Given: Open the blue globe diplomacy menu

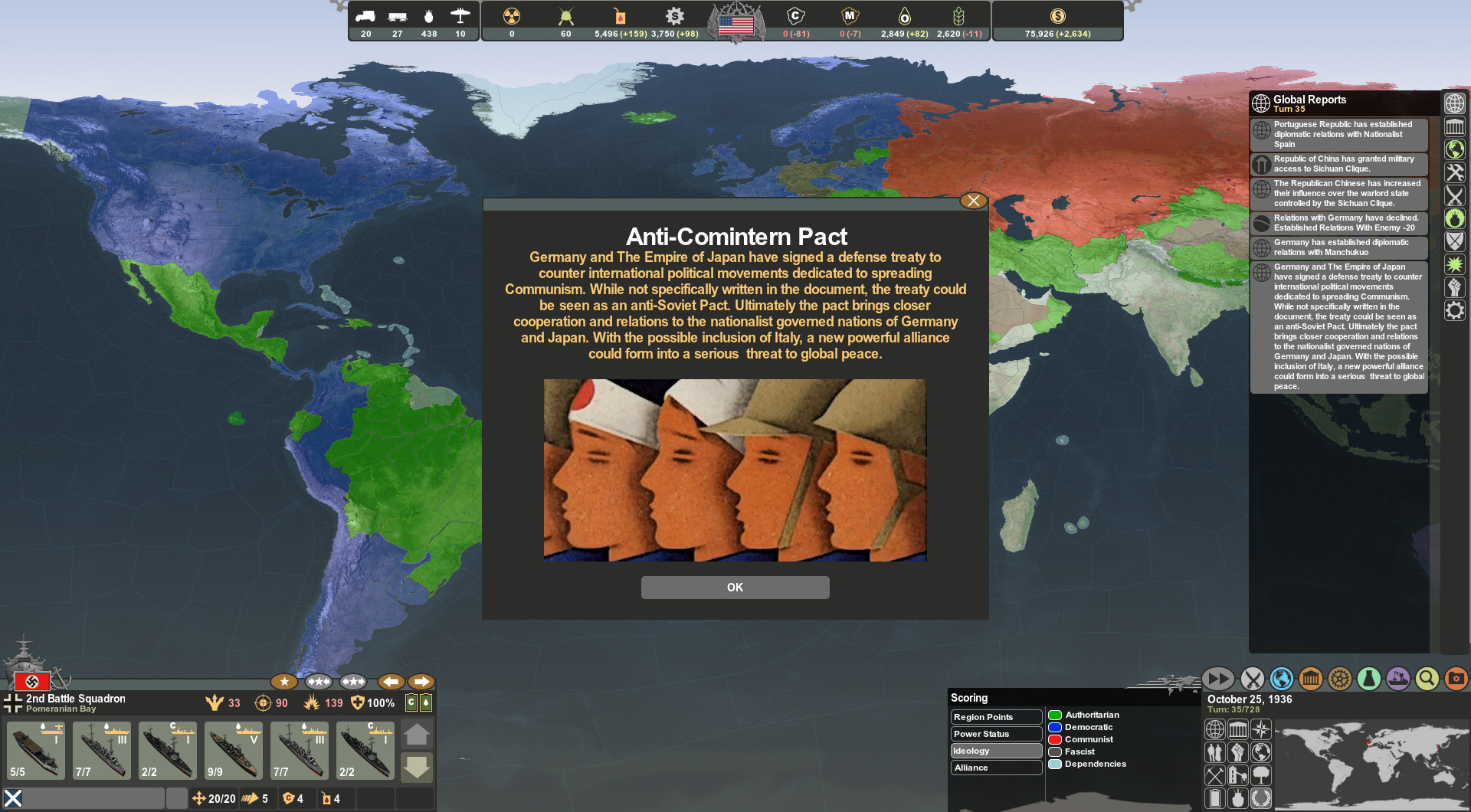Looking at the screenshot, I should (1281, 679).
